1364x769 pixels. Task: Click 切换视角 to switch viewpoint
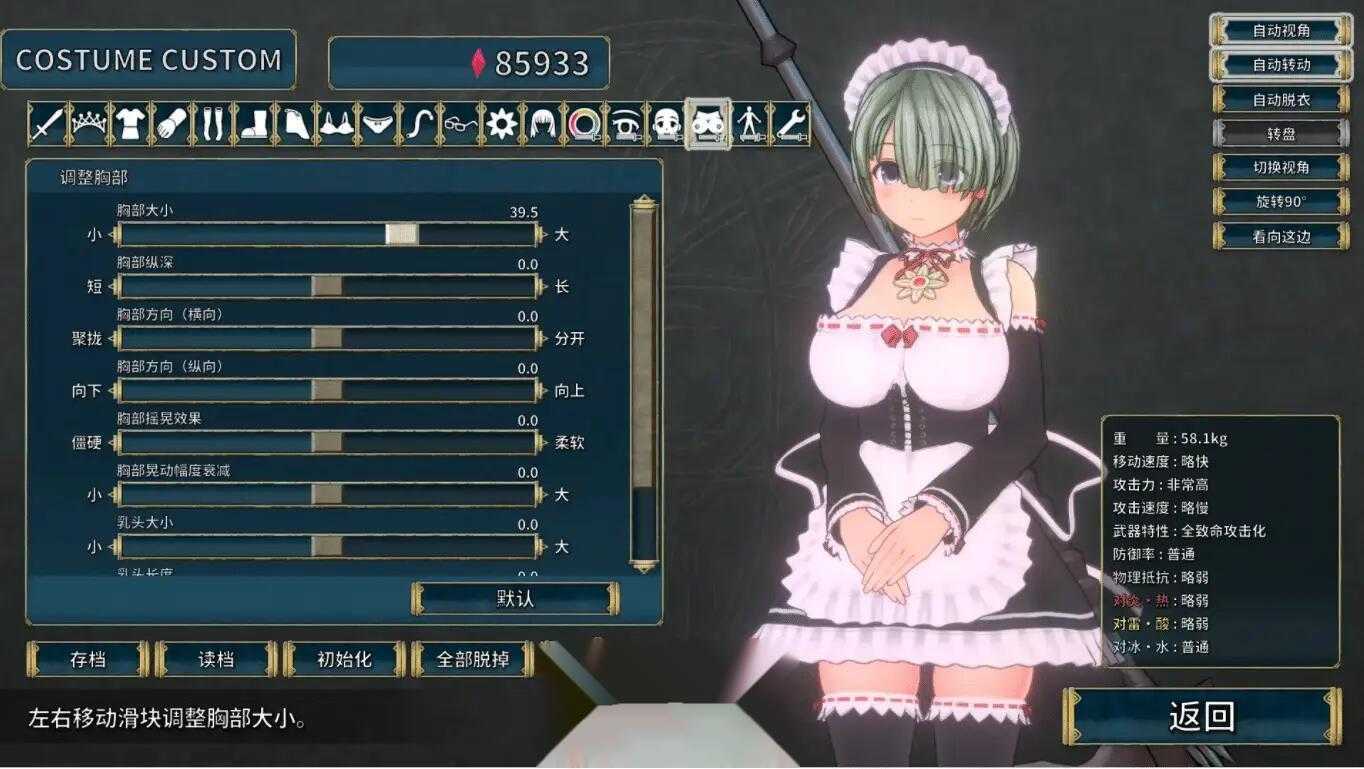(1280, 168)
